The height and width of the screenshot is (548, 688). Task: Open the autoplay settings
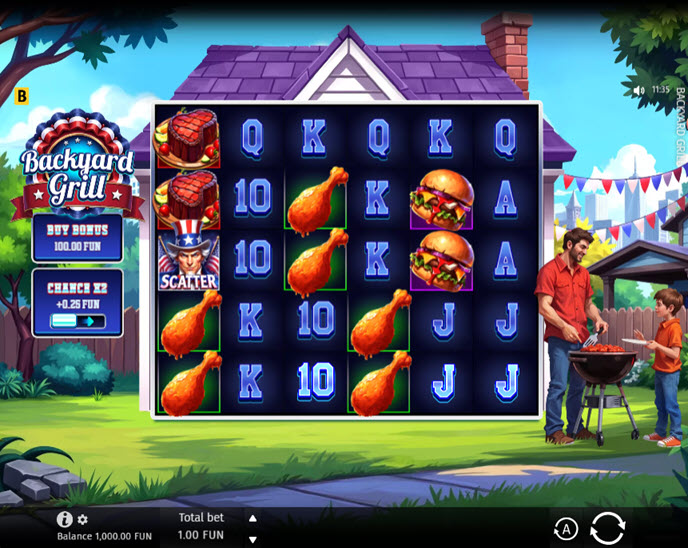[x=565, y=529]
